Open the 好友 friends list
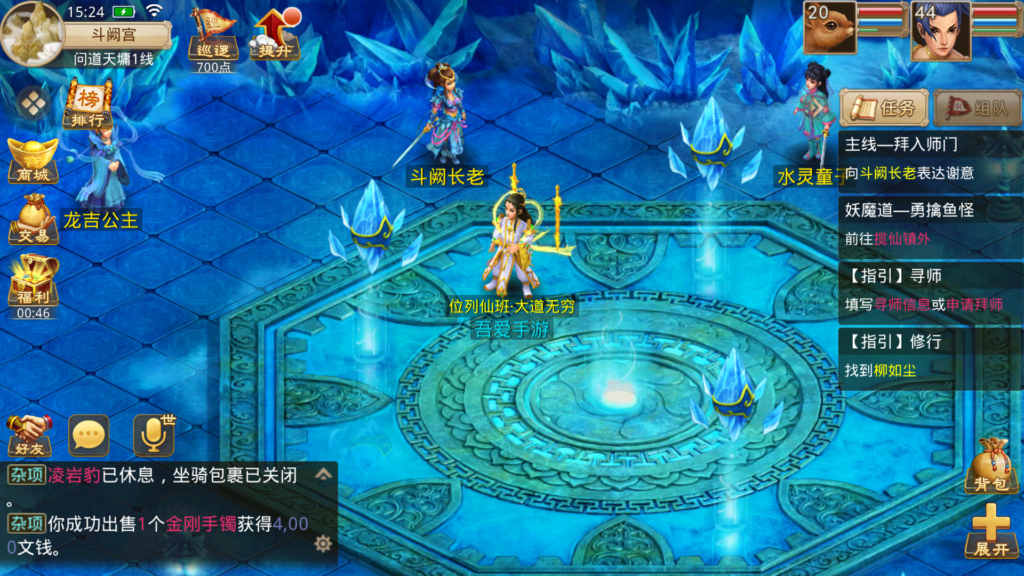1024x576 pixels. click(x=29, y=434)
